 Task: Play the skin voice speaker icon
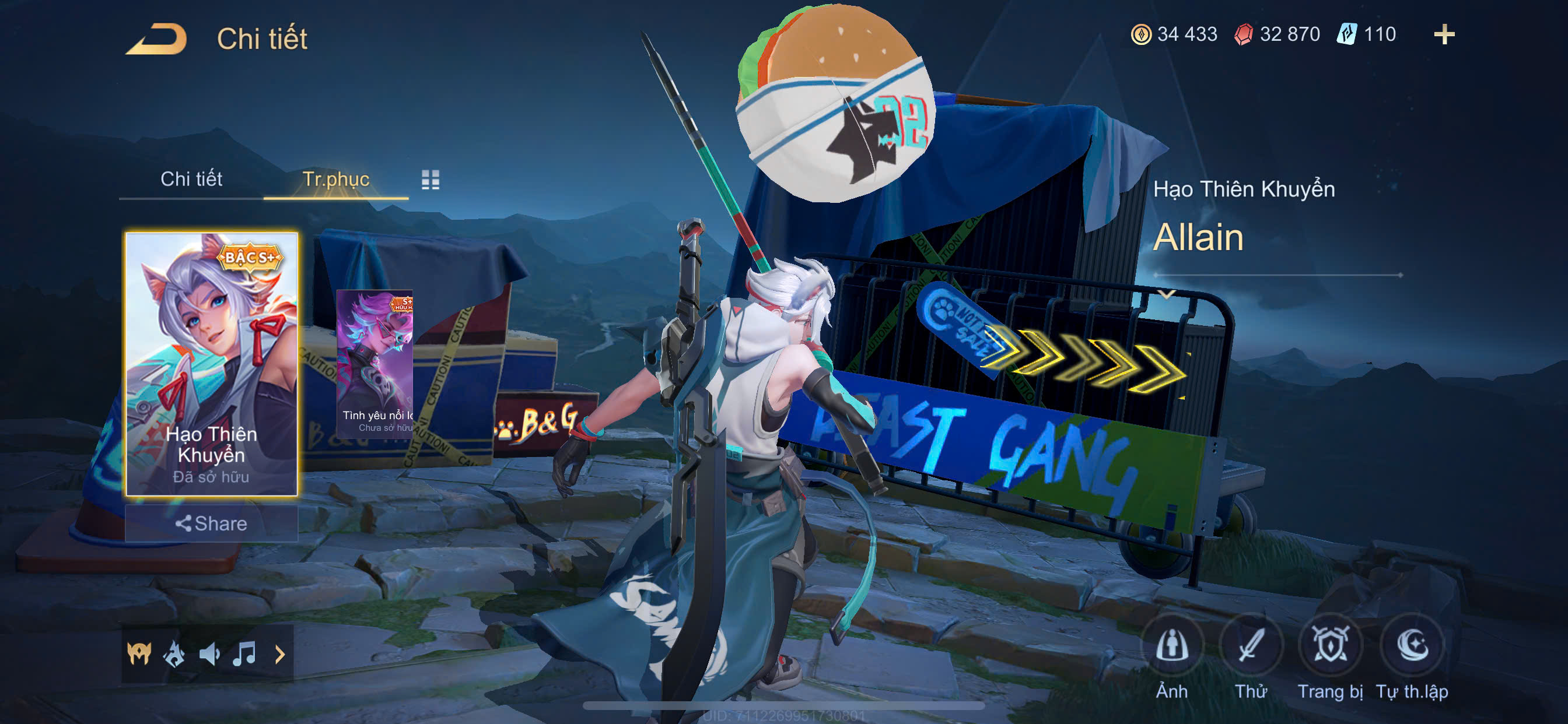(209, 654)
